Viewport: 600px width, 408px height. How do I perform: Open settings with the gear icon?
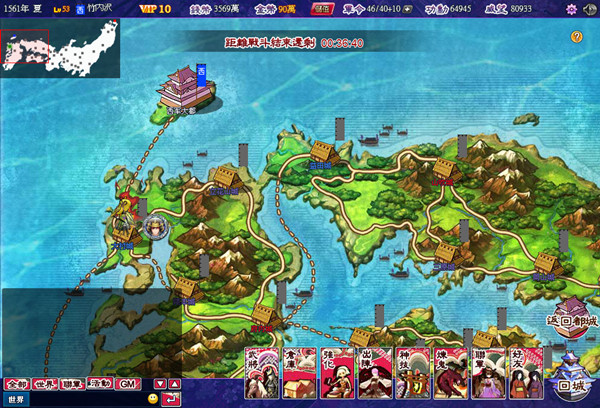(571, 9)
